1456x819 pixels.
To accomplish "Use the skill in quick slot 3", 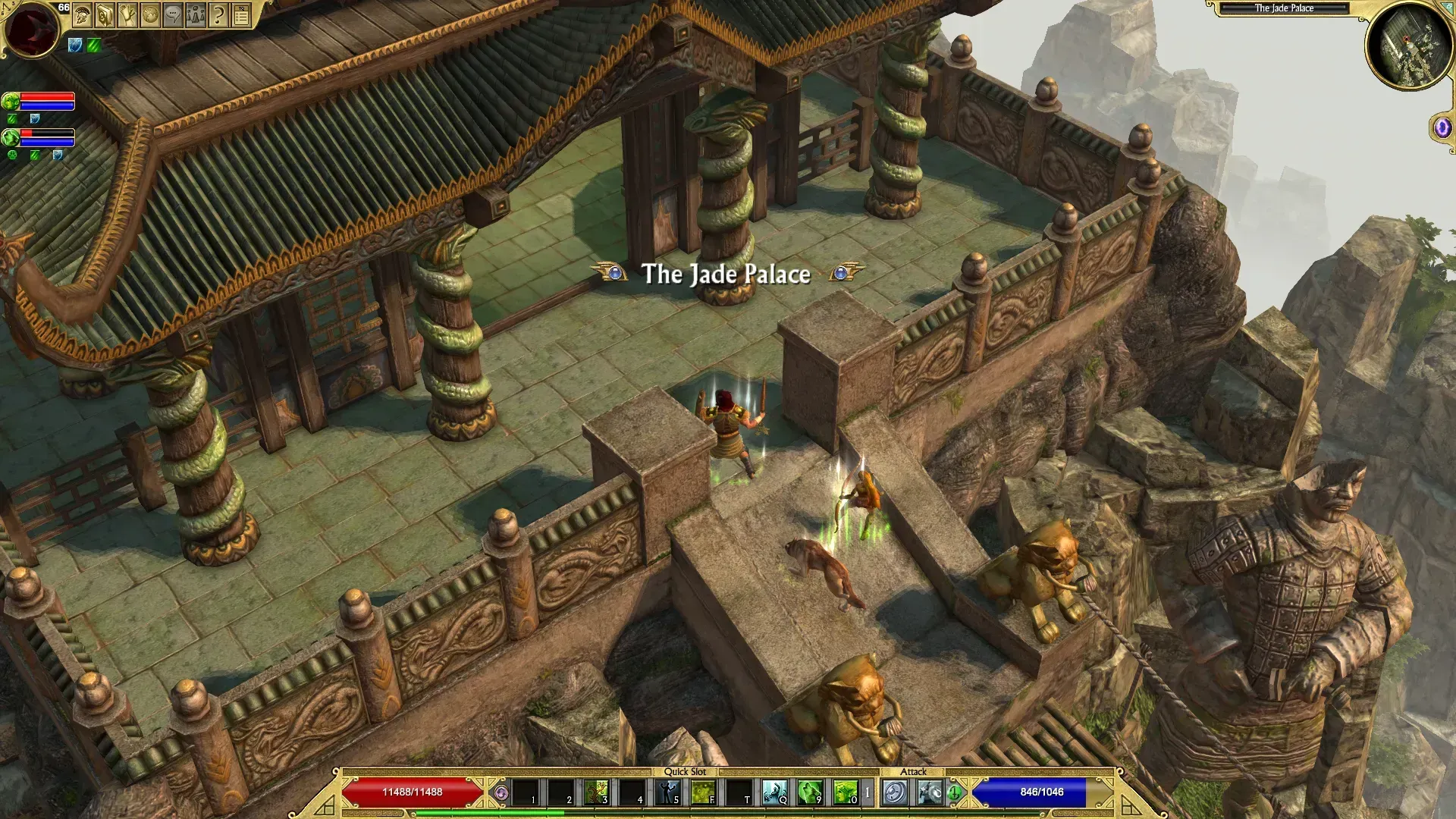I will click(596, 792).
